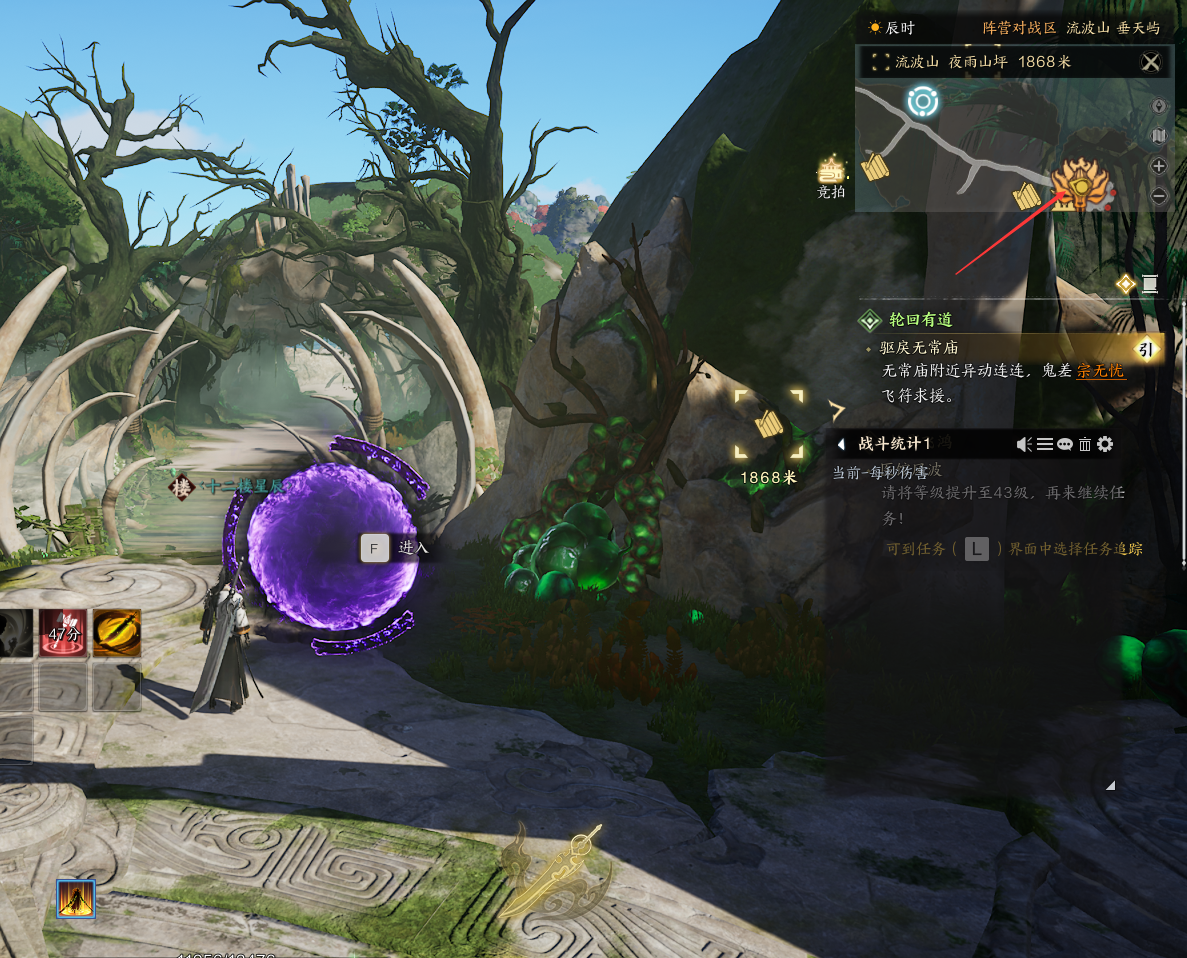1187x958 pixels.
Task: Open the world map from the minimap's folded-map icon
Action: [x=1159, y=135]
